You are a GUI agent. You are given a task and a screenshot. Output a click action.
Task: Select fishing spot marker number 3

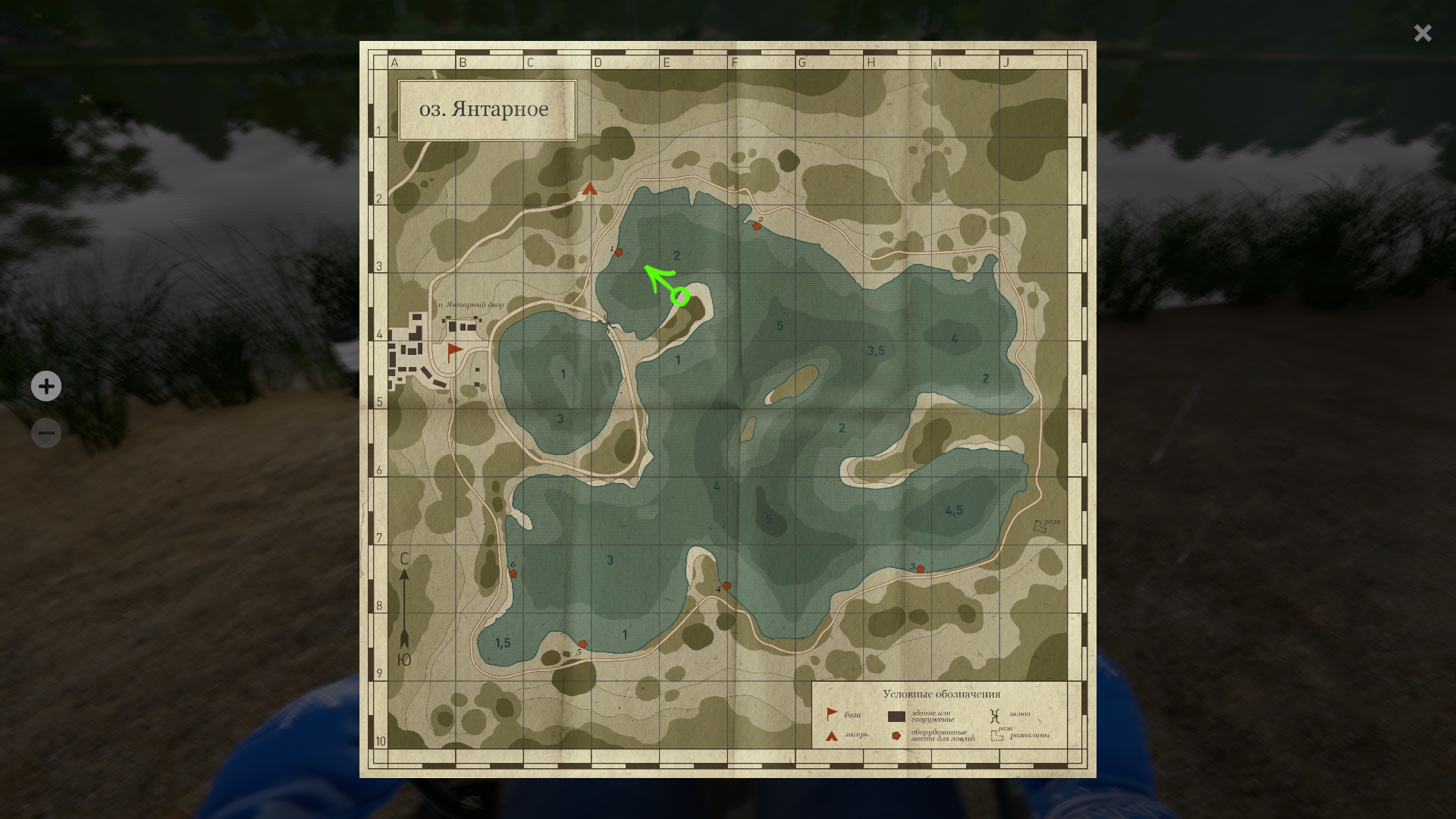920,569
